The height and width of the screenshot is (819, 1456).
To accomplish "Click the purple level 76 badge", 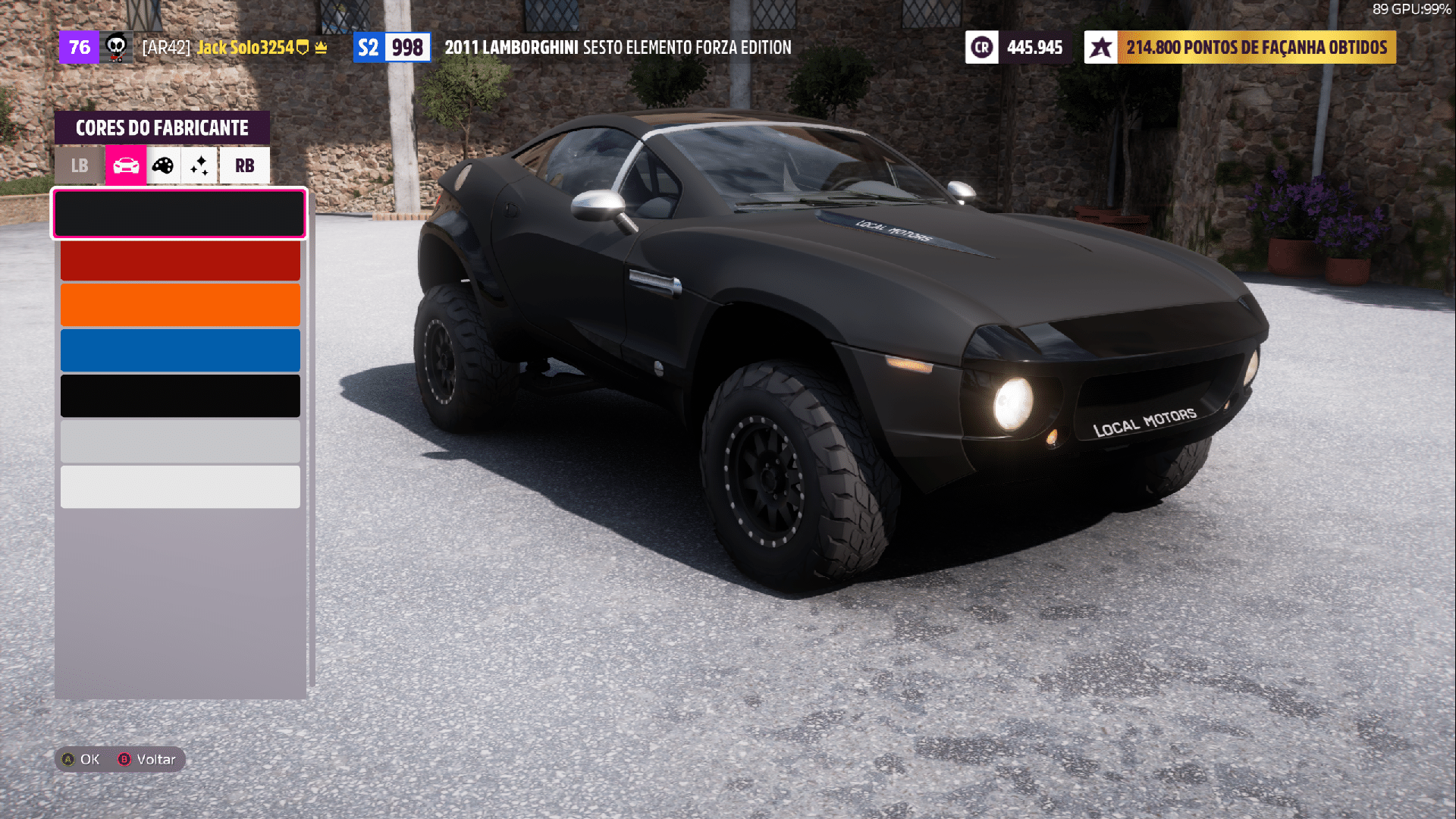I will [79, 47].
